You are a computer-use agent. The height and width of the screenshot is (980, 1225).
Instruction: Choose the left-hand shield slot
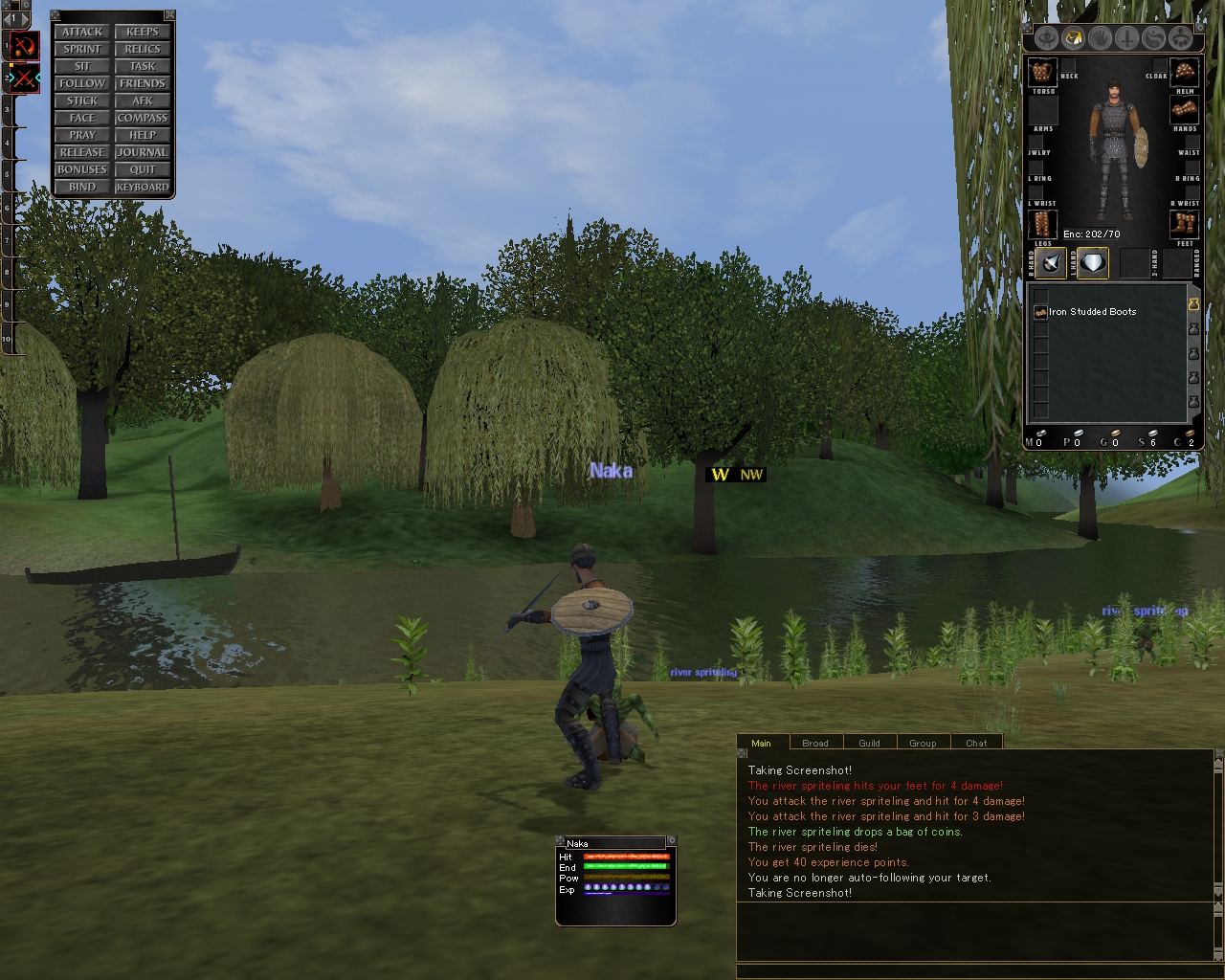(x=1093, y=263)
